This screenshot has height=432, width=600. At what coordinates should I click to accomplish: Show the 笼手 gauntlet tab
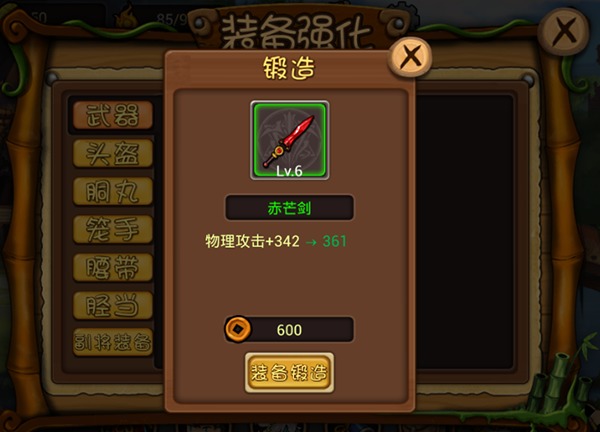coord(113,228)
